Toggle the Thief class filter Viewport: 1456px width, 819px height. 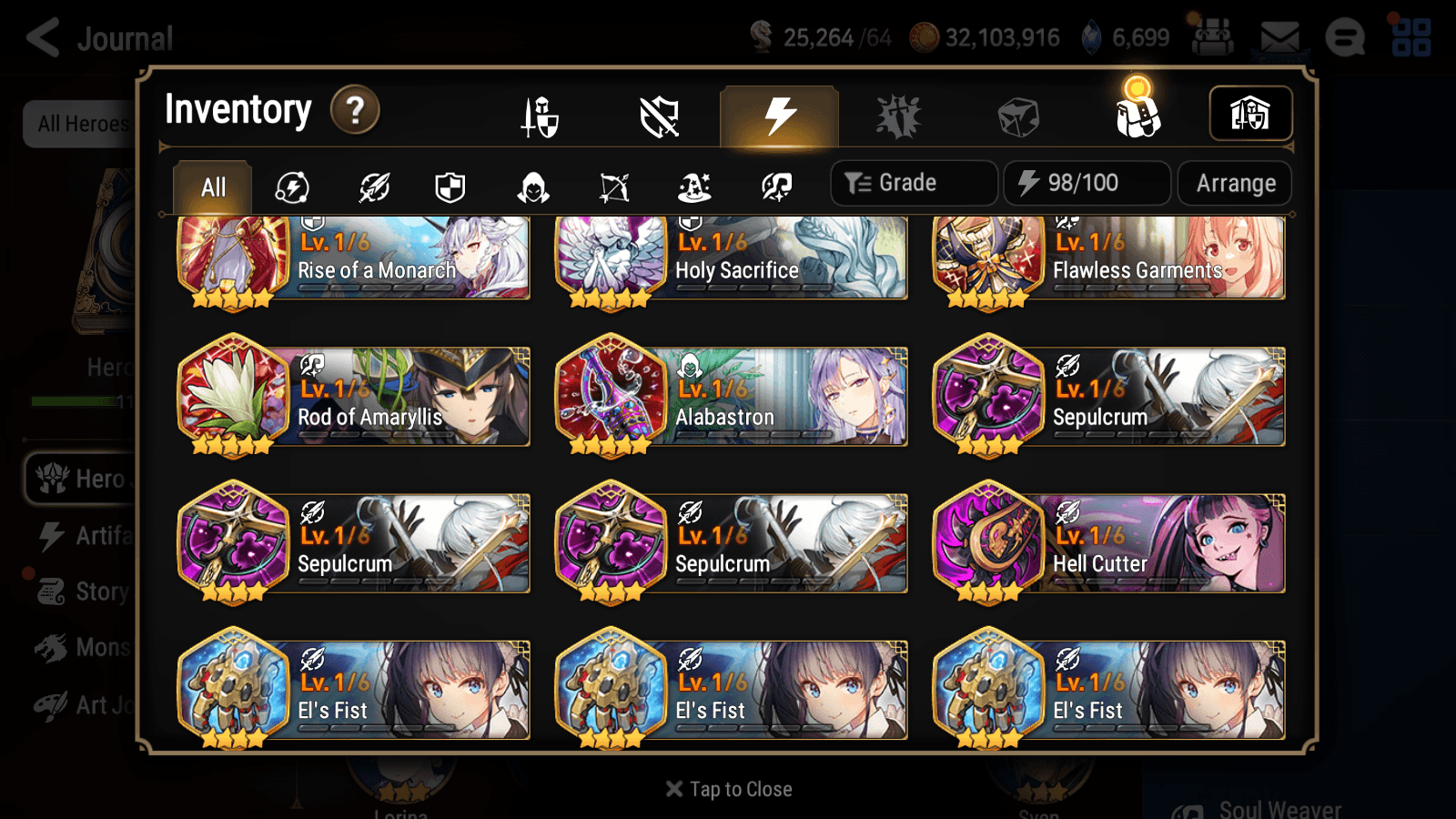coord(532,187)
